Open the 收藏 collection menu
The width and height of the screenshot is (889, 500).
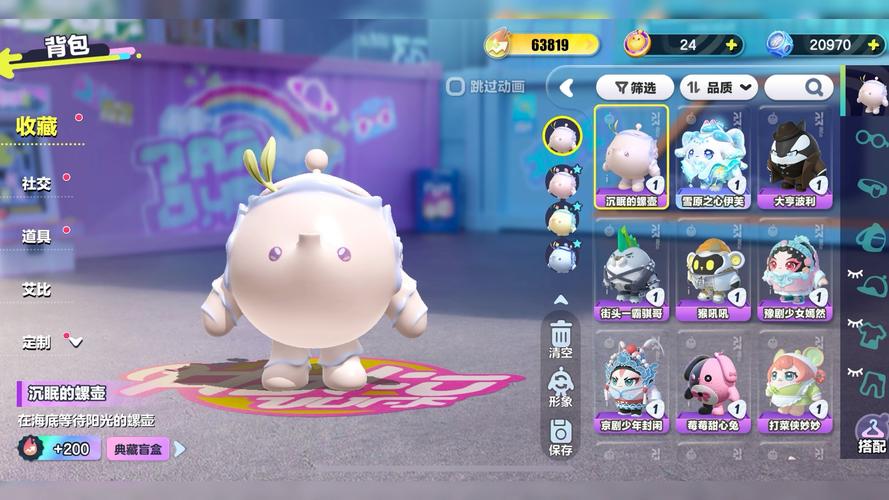click(37, 127)
